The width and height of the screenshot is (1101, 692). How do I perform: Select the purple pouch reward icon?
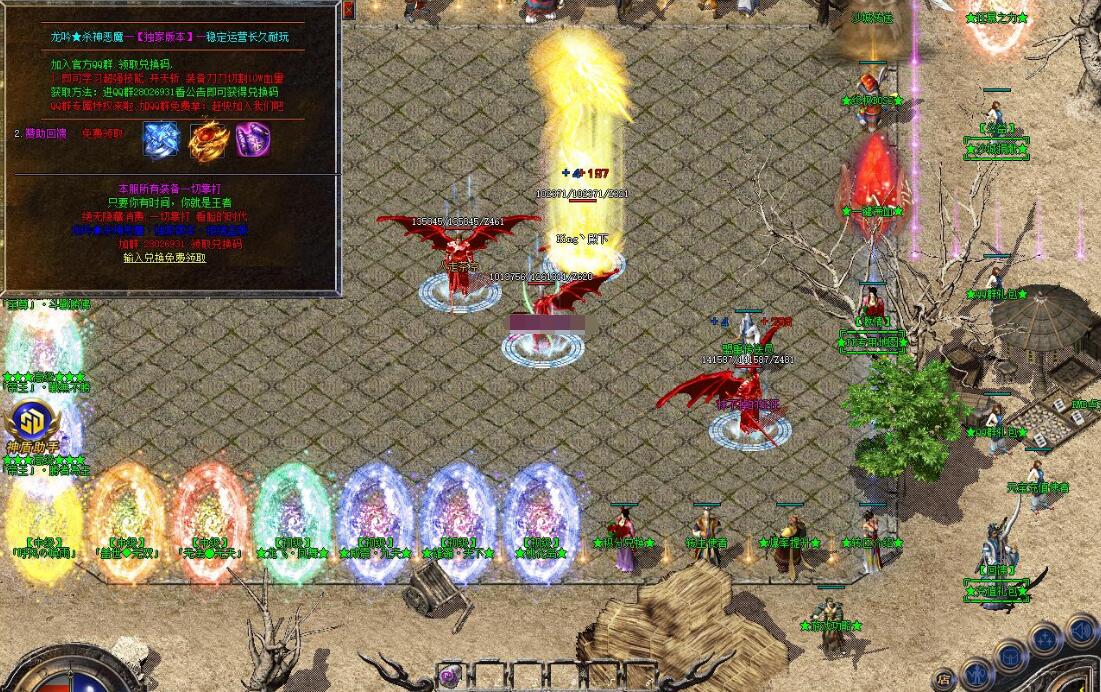[x=253, y=139]
